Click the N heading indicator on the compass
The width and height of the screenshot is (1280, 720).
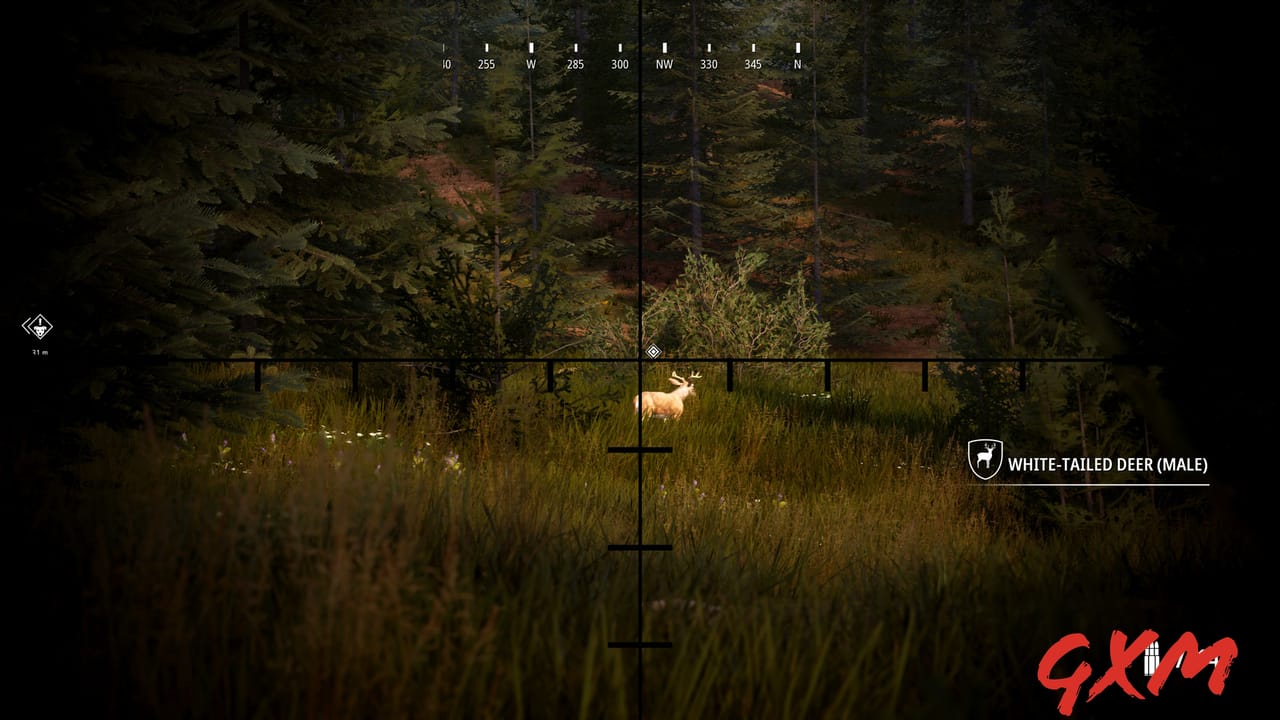(797, 62)
